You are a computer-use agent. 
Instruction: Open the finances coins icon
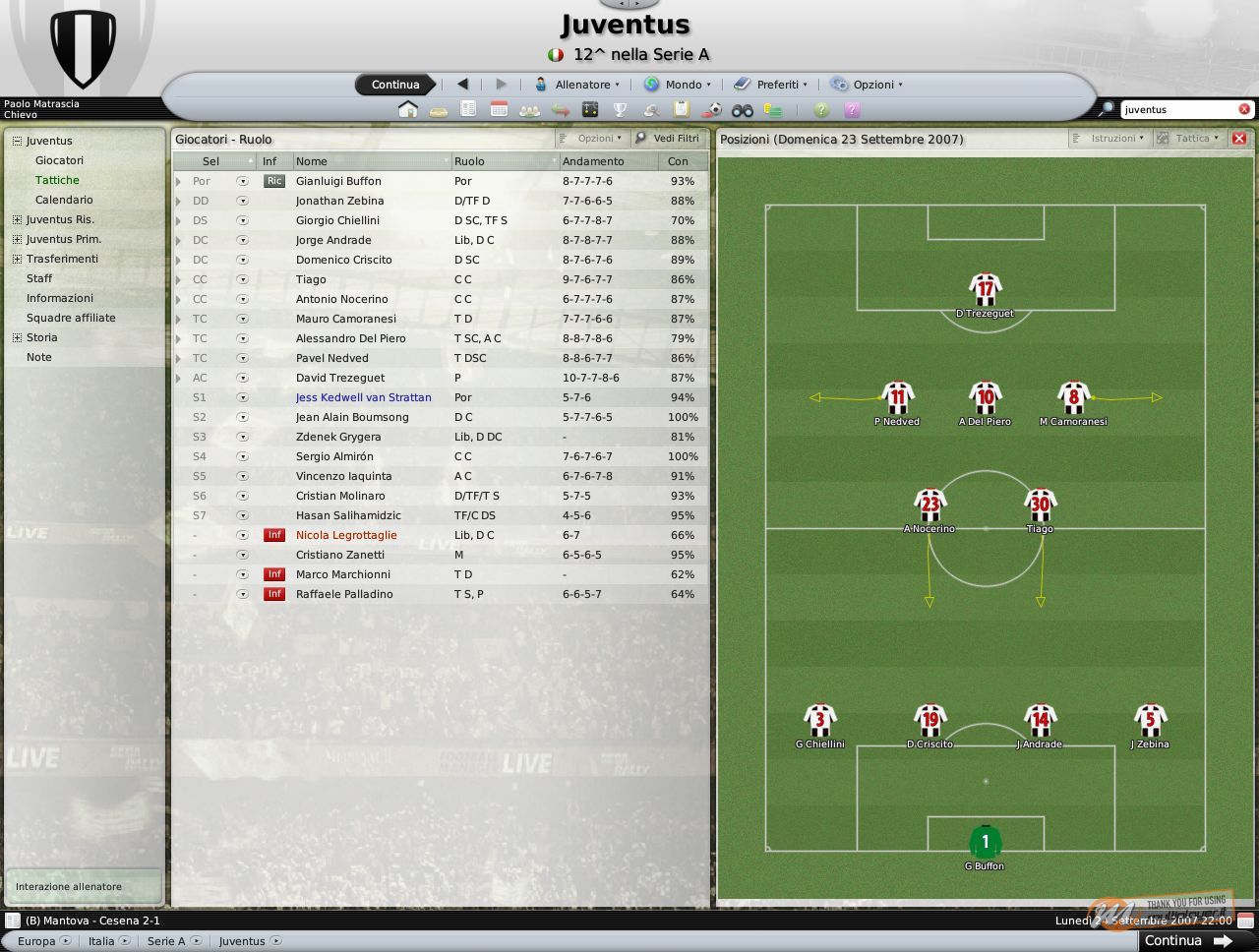(772, 110)
